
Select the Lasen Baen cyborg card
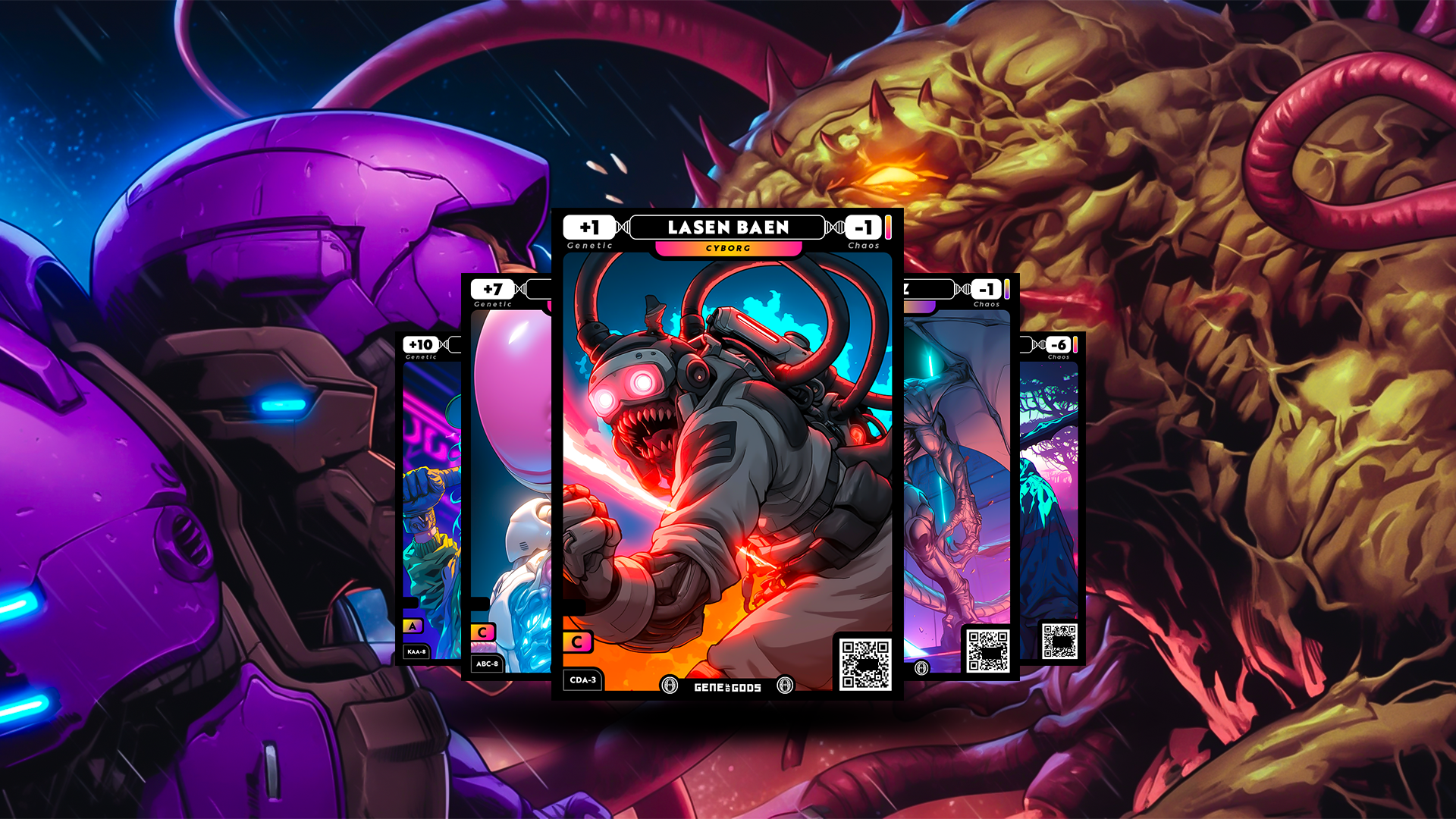pos(727,455)
